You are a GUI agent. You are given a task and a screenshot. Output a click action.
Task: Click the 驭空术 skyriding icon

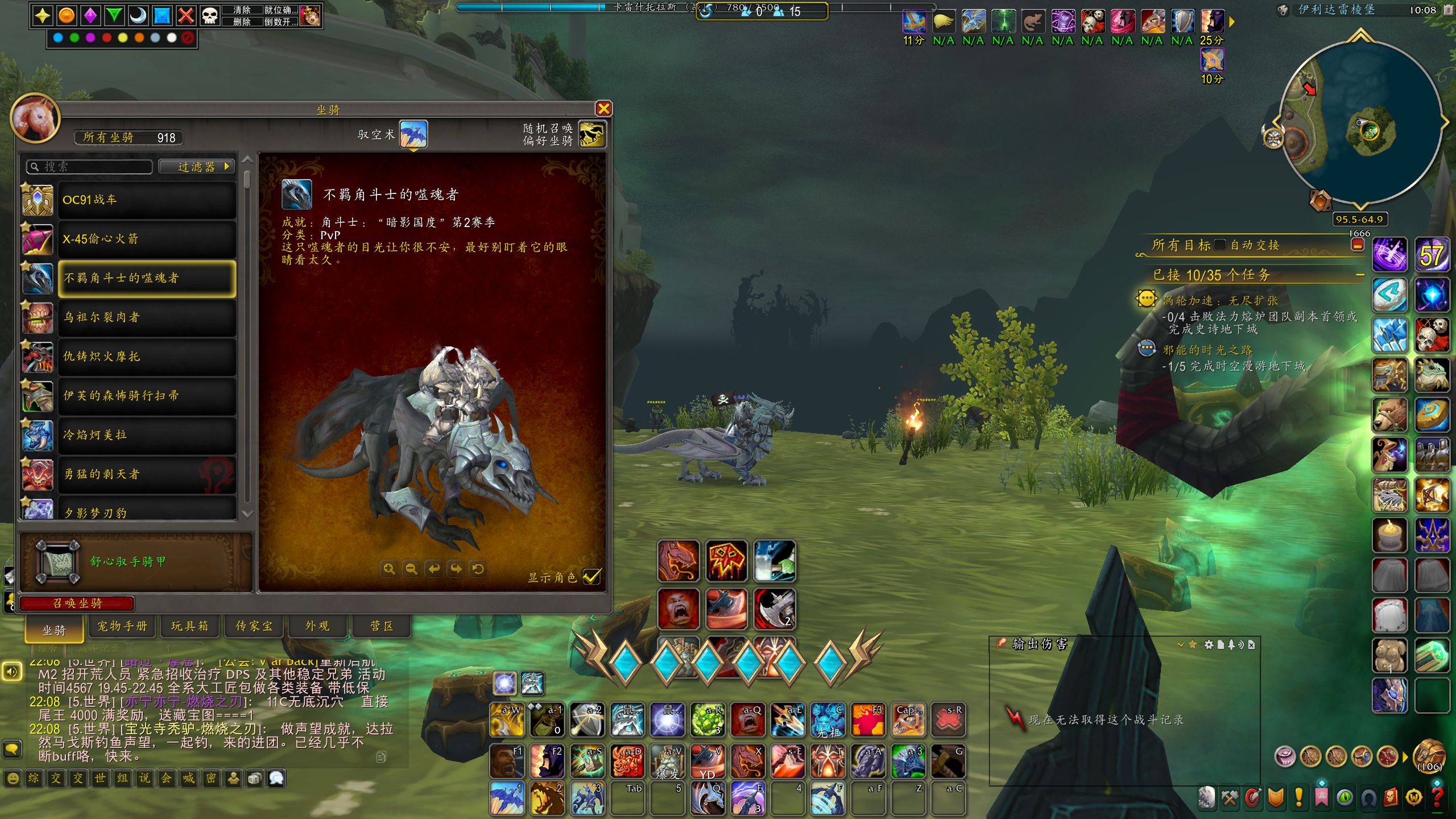pyautogui.click(x=413, y=135)
